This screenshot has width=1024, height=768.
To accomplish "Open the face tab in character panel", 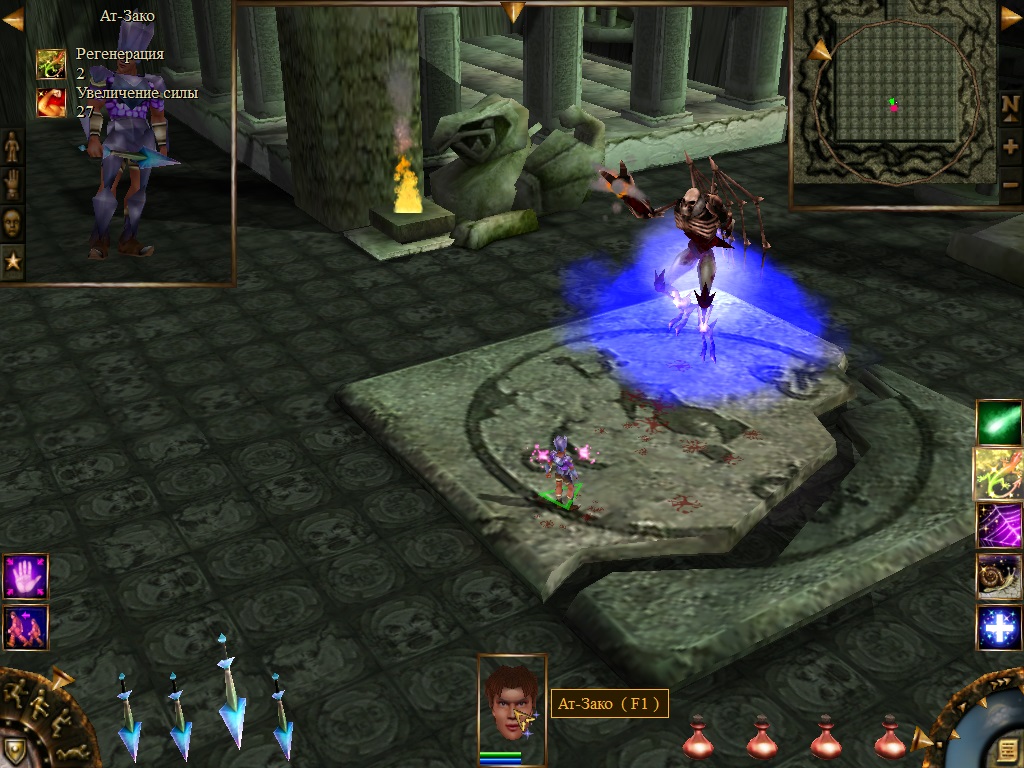I will [12, 223].
